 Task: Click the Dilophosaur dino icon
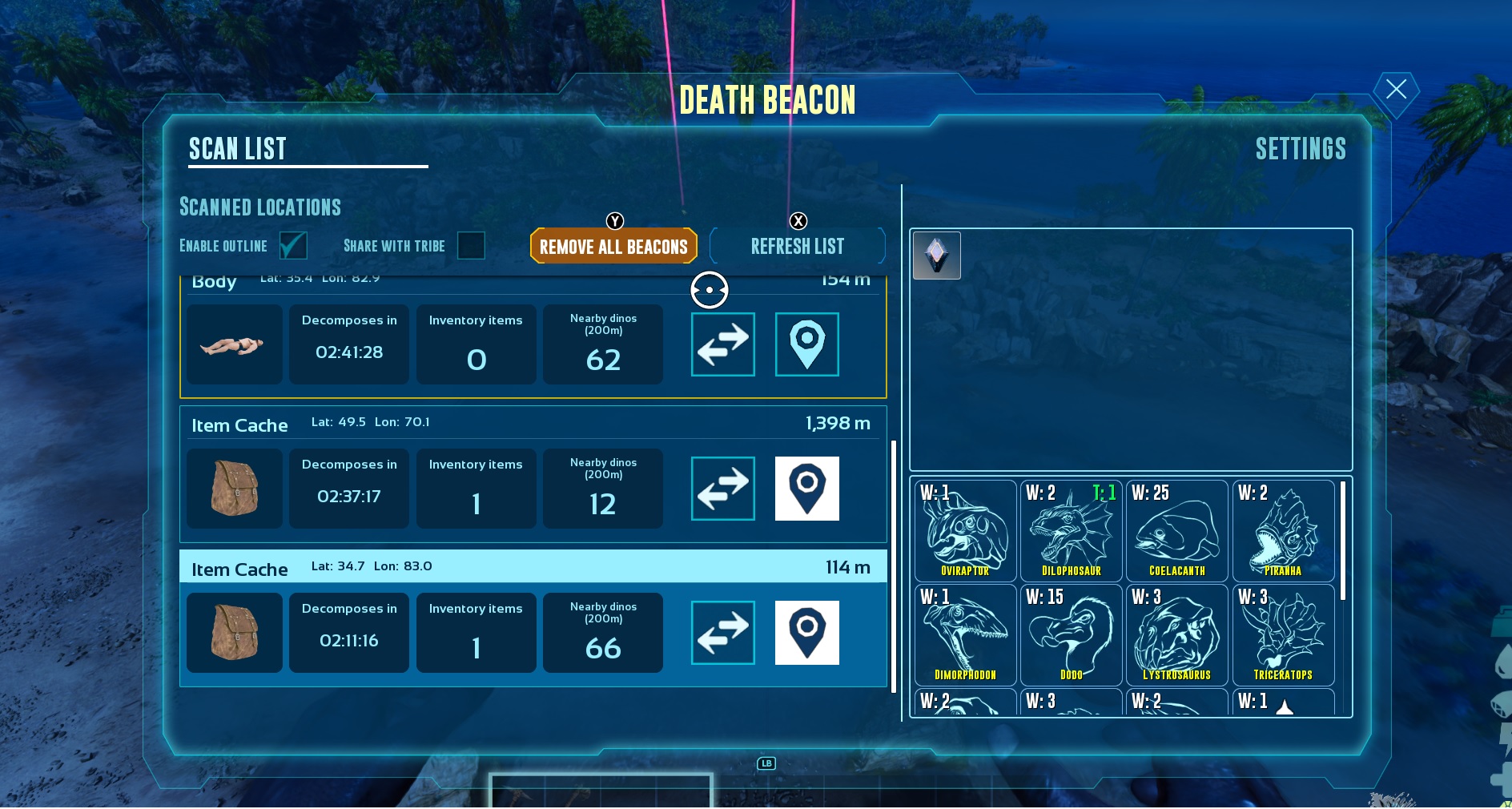tap(1071, 529)
